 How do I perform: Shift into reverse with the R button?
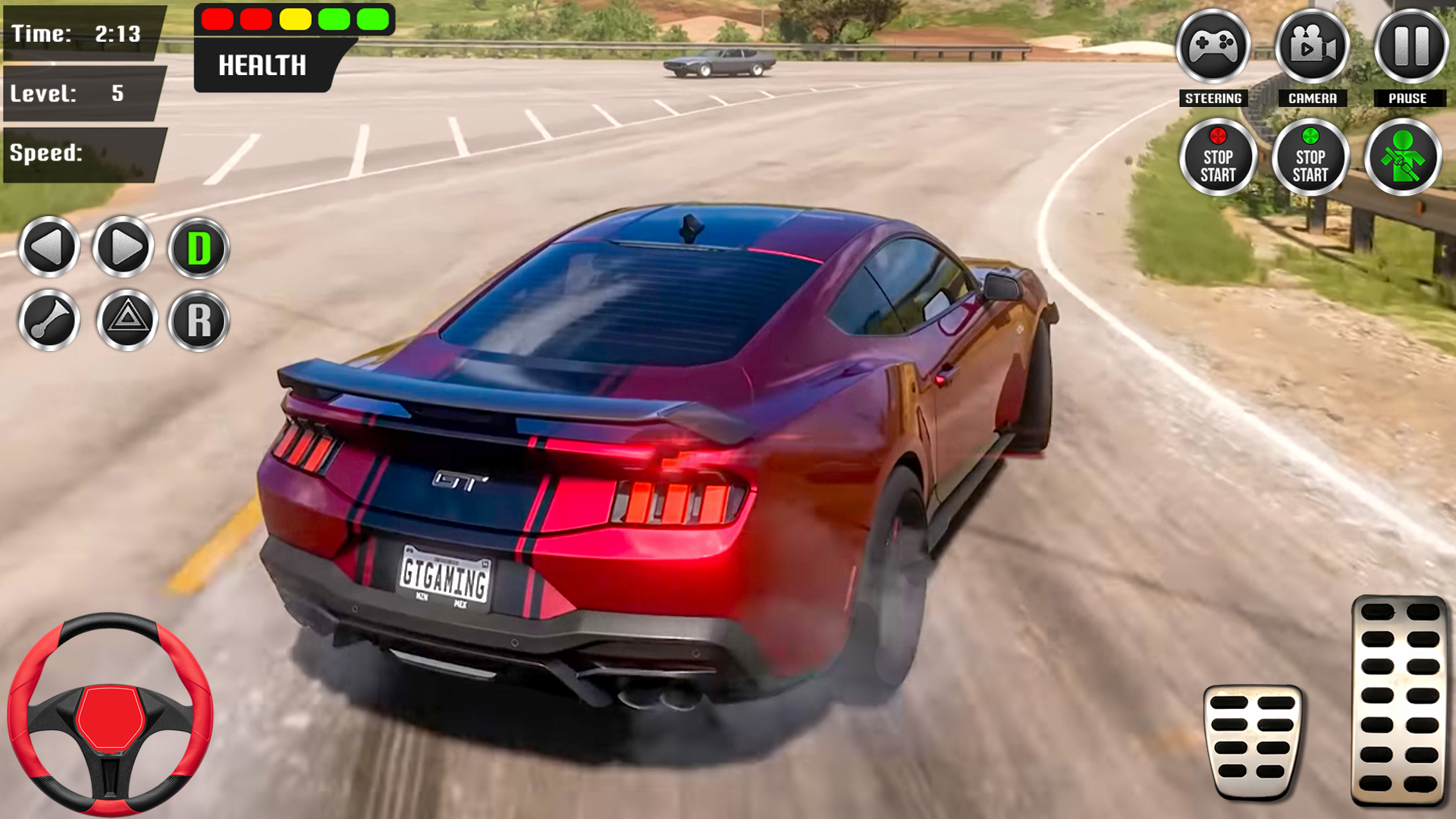197,321
